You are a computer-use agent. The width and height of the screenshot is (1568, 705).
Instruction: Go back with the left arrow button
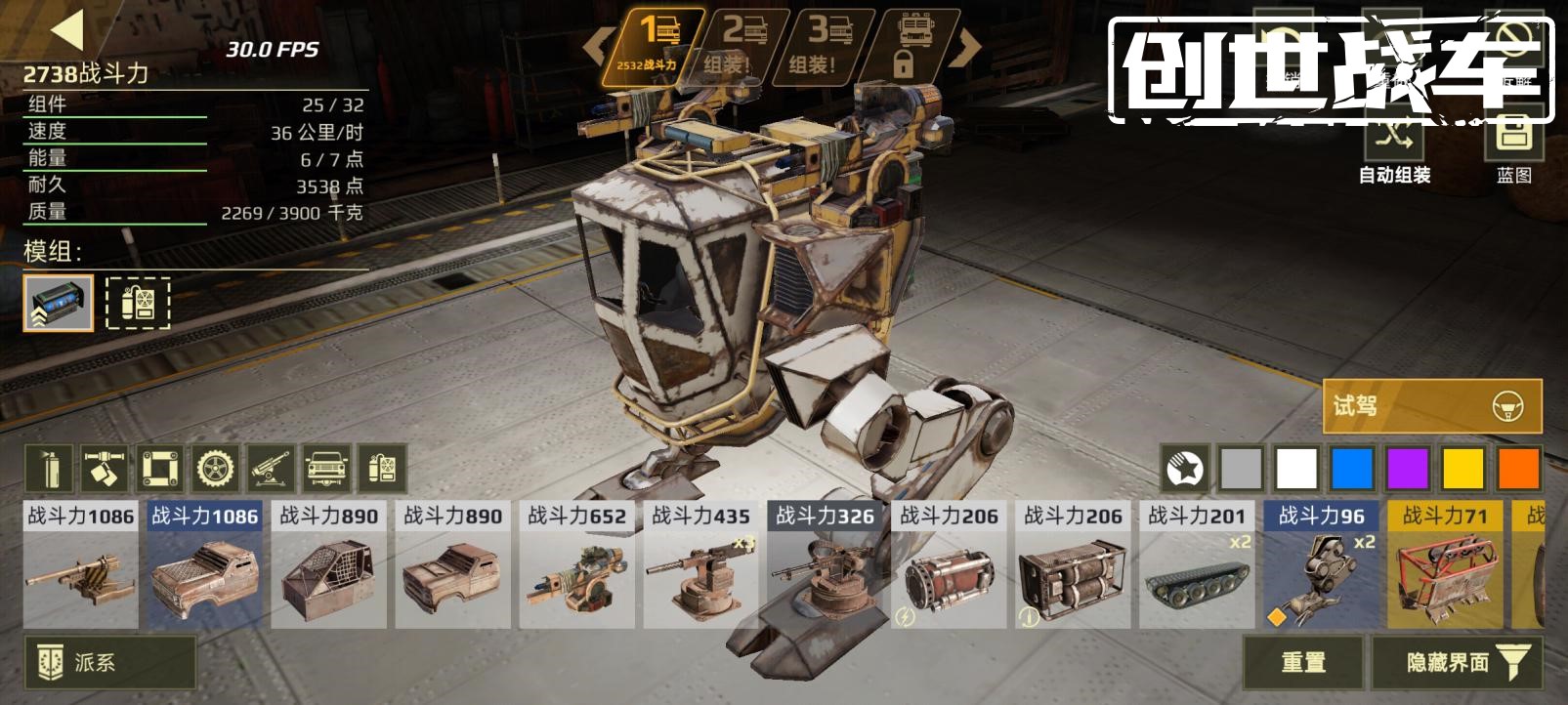point(68,30)
